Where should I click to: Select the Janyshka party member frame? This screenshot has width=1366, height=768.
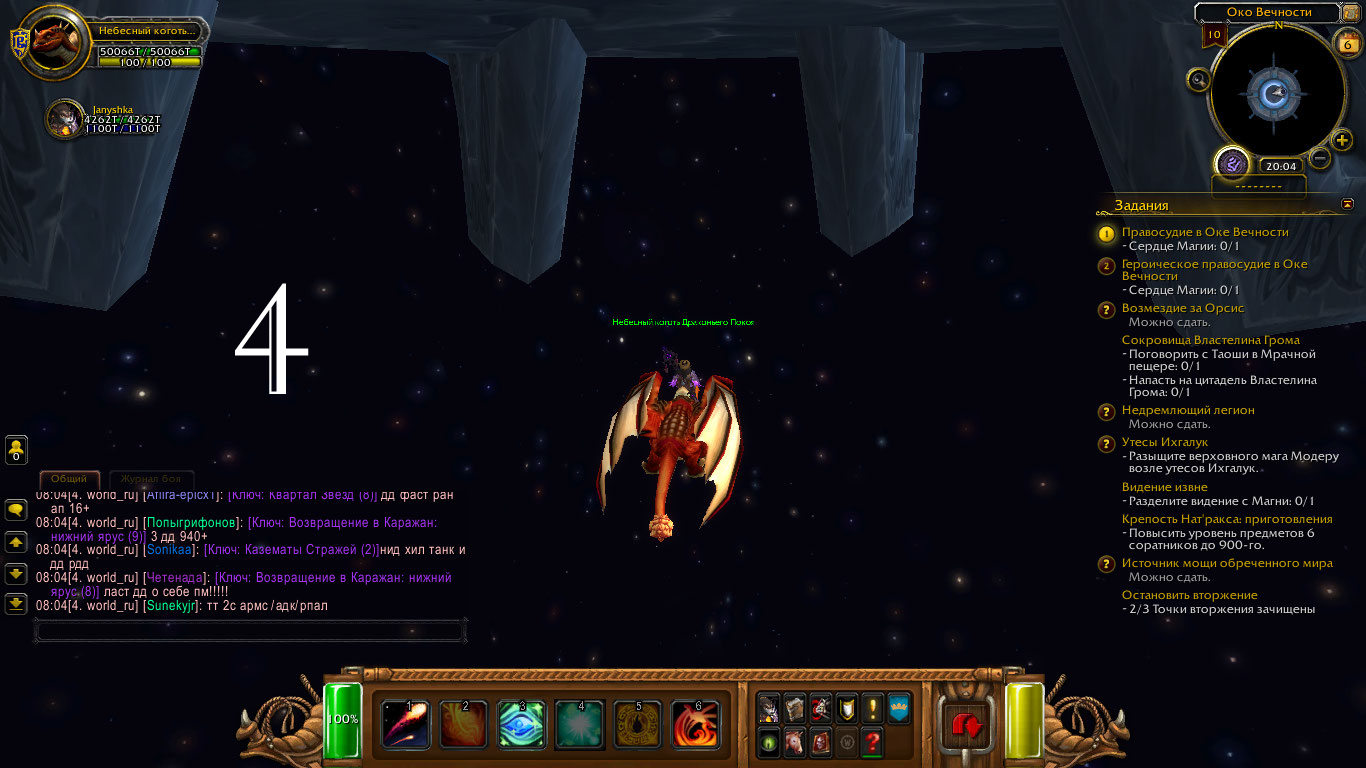pos(66,119)
